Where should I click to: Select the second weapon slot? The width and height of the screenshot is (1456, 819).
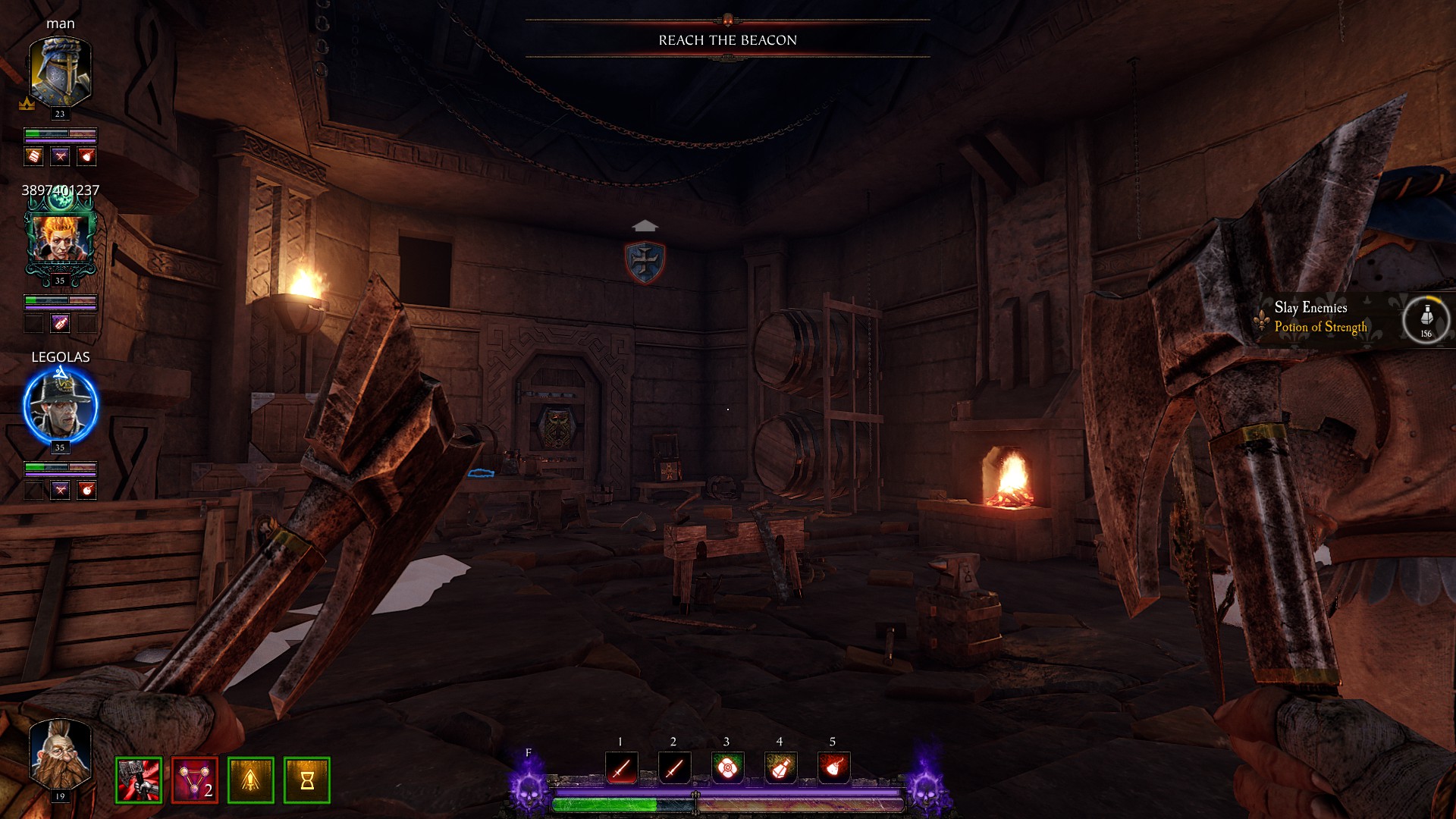click(674, 769)
